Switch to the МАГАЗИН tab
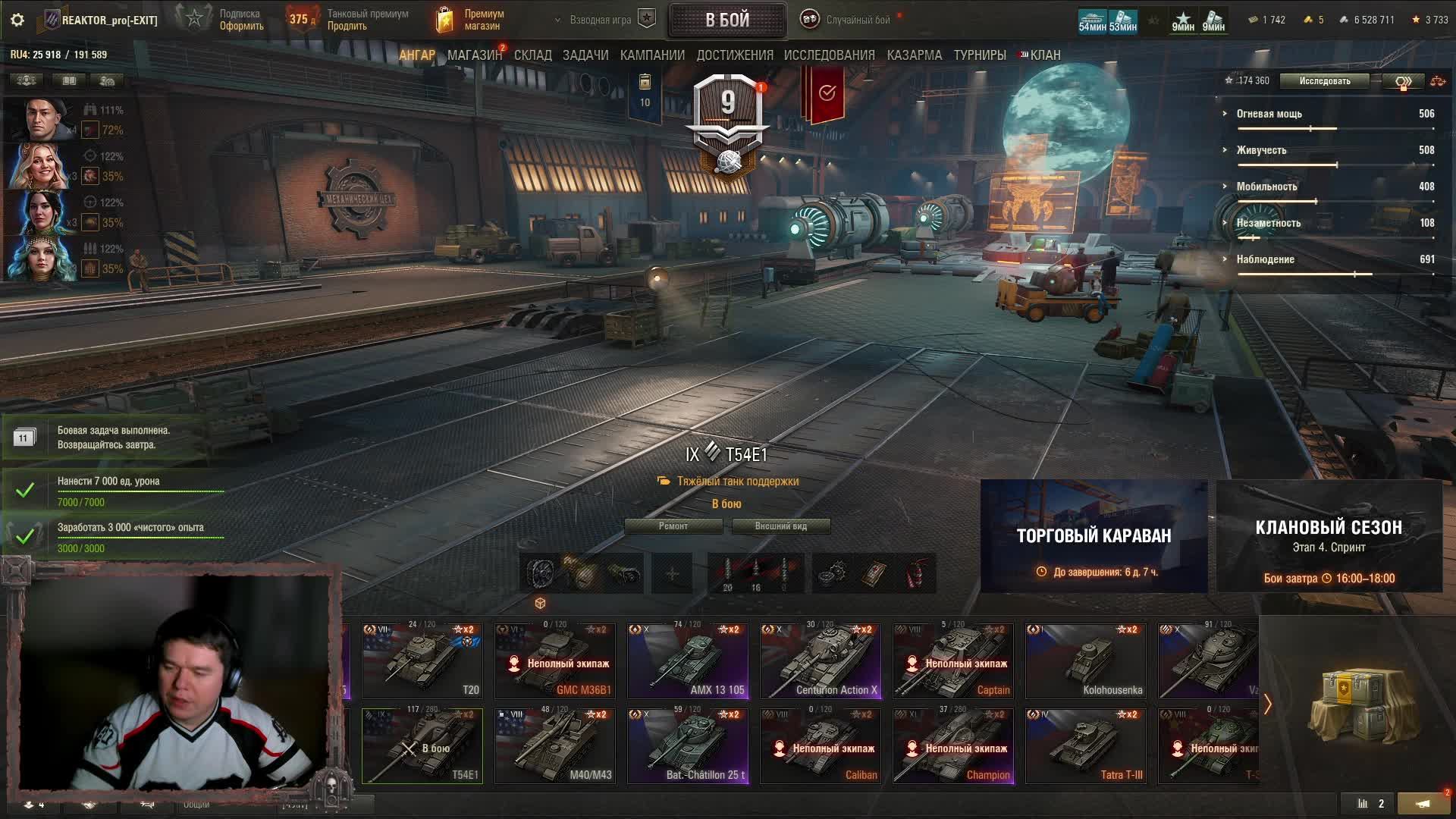This screenshot has width=1456, height=819. [474, 55]
